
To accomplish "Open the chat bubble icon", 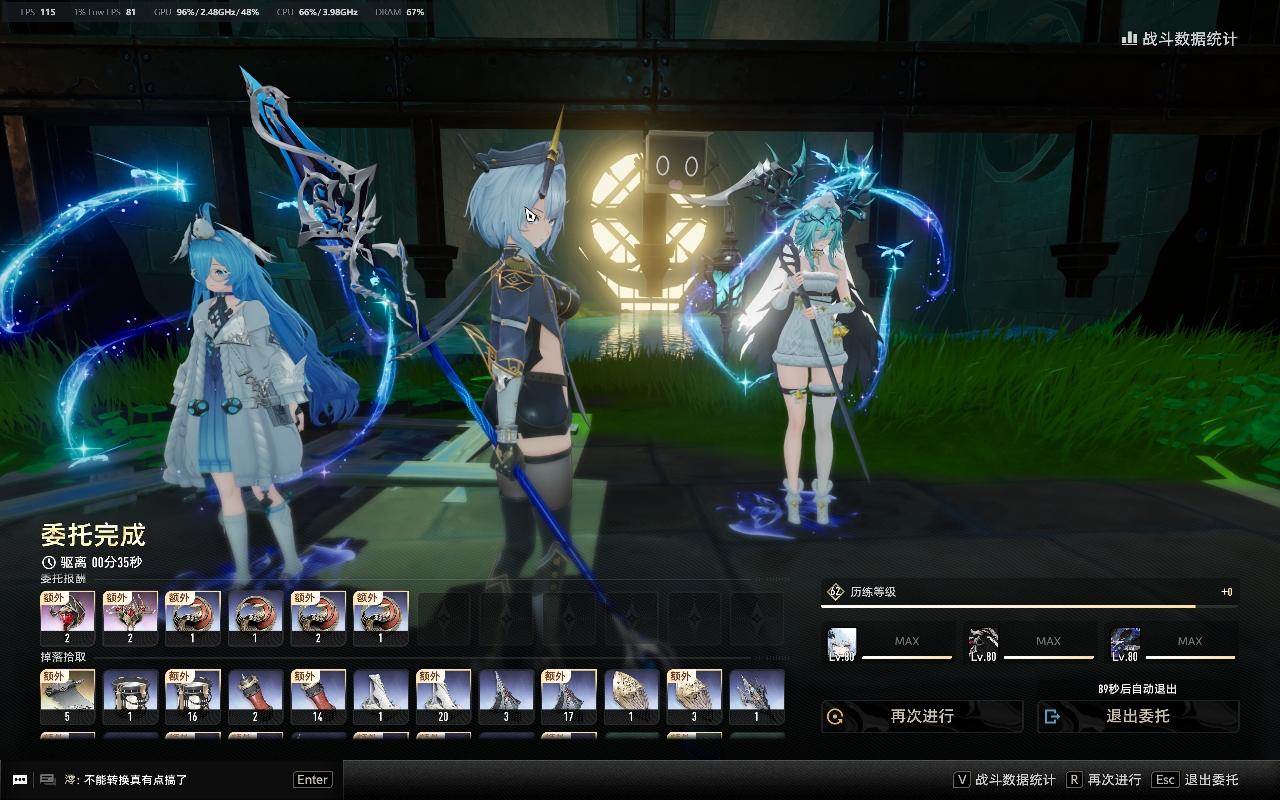I will click(19, 780).
